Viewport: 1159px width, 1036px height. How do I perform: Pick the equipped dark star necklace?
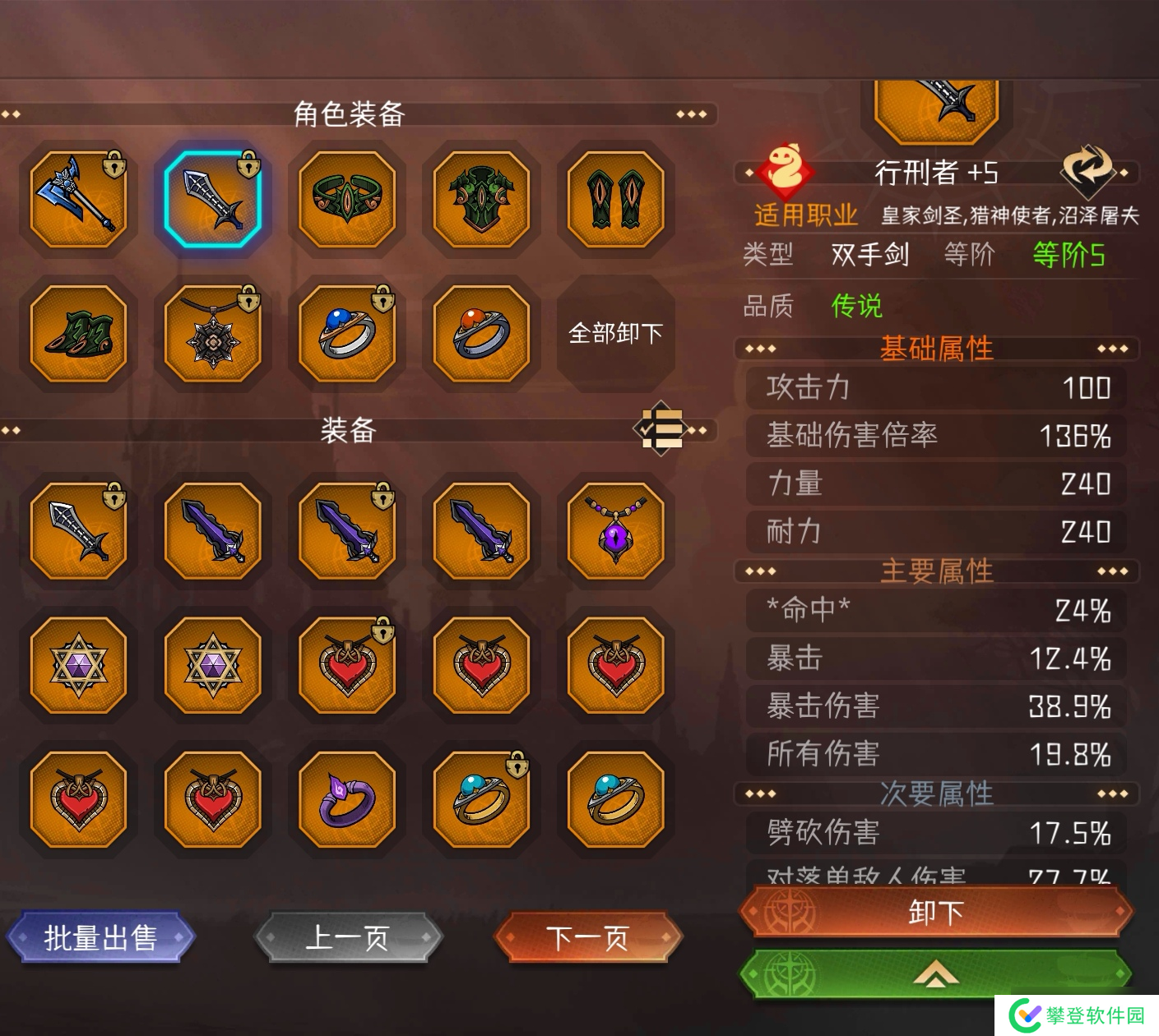[212, 333]
